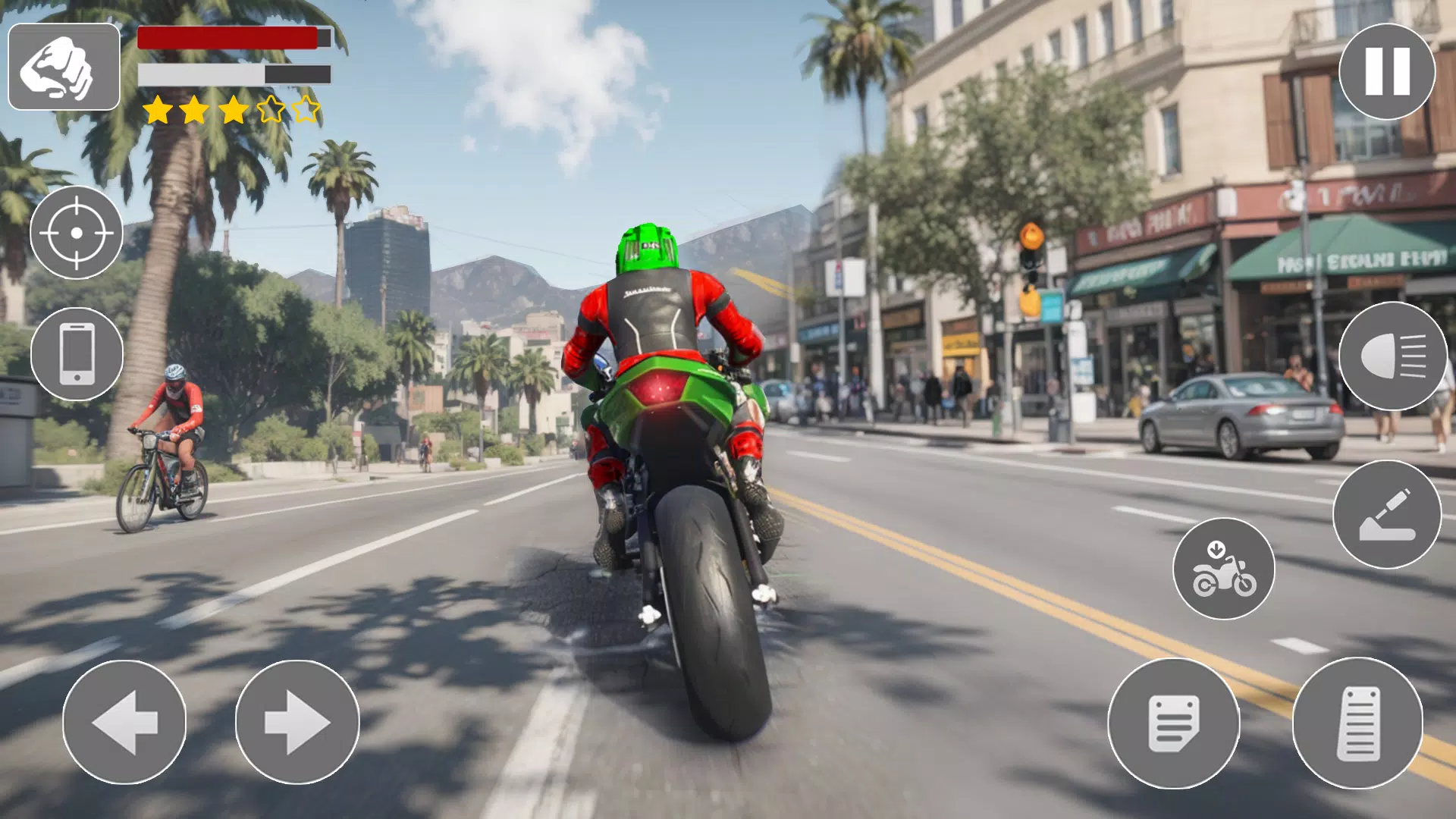Tap the brake pedal button

pyautogui.click(x=1173, y=723)
